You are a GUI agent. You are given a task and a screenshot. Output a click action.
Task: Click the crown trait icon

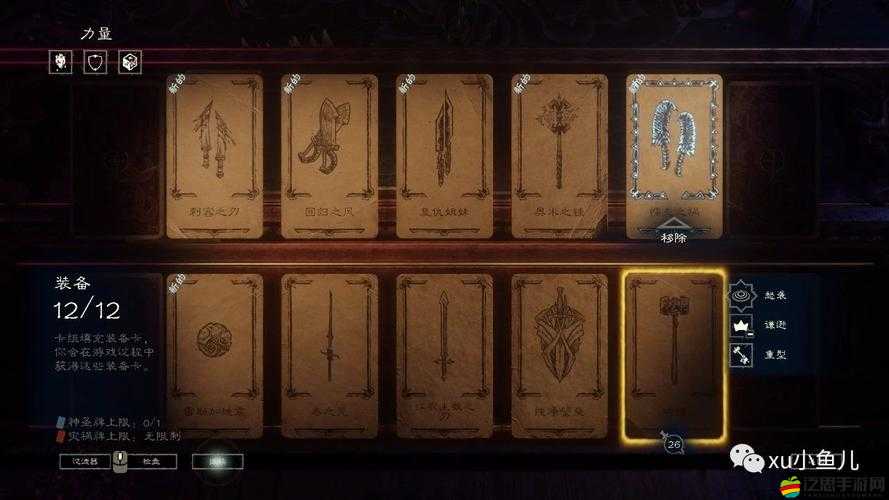click(741, 324)
